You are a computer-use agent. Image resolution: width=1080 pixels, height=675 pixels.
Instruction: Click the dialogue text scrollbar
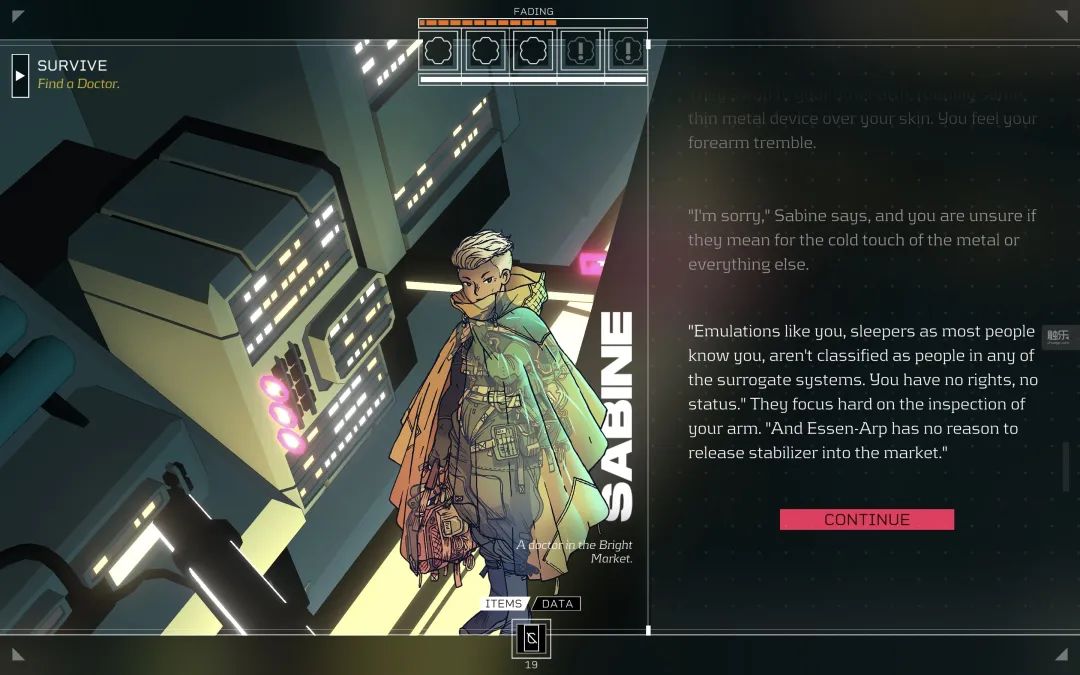[x=1066, y=466]
